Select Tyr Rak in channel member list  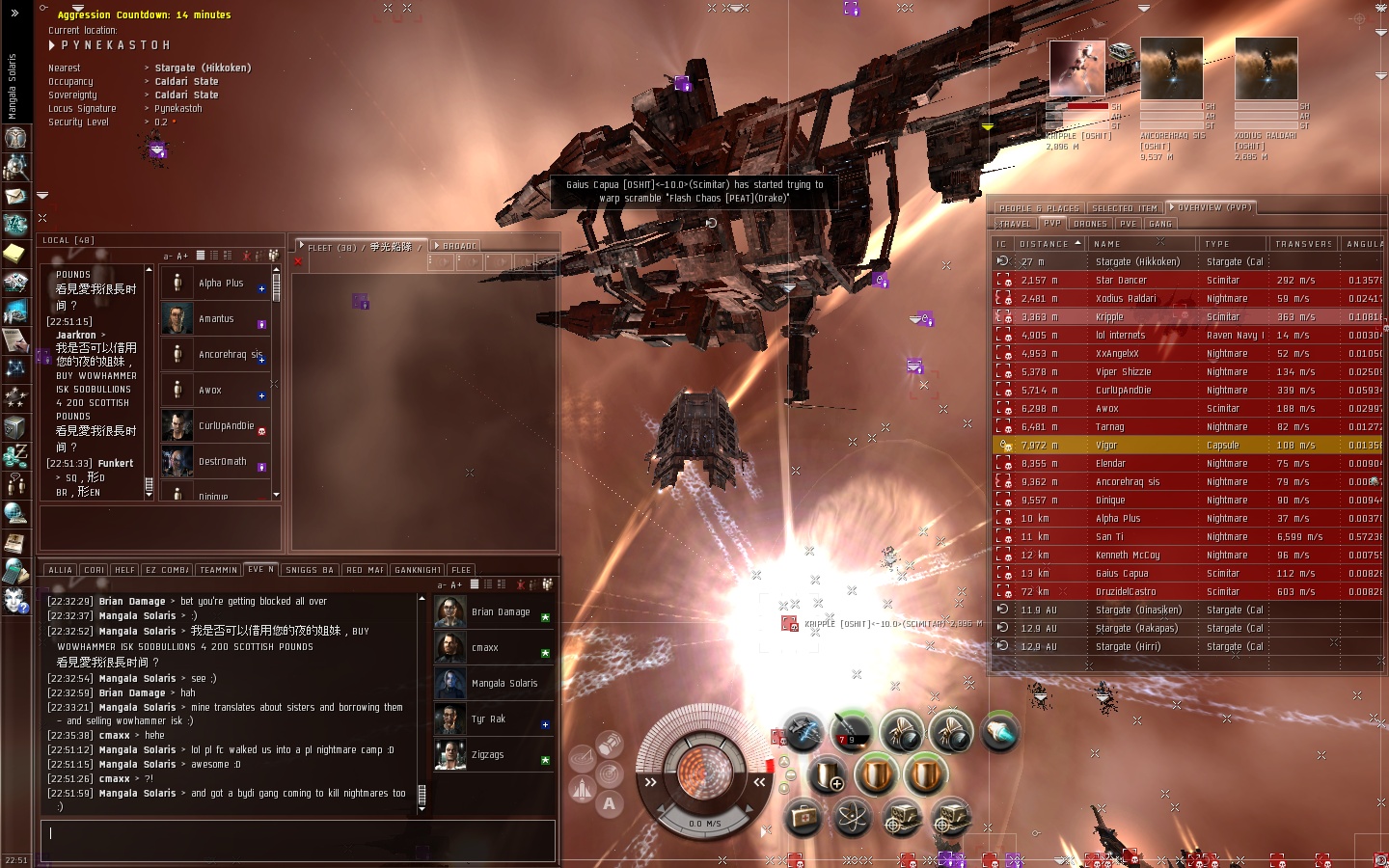(x=488, y=719)
